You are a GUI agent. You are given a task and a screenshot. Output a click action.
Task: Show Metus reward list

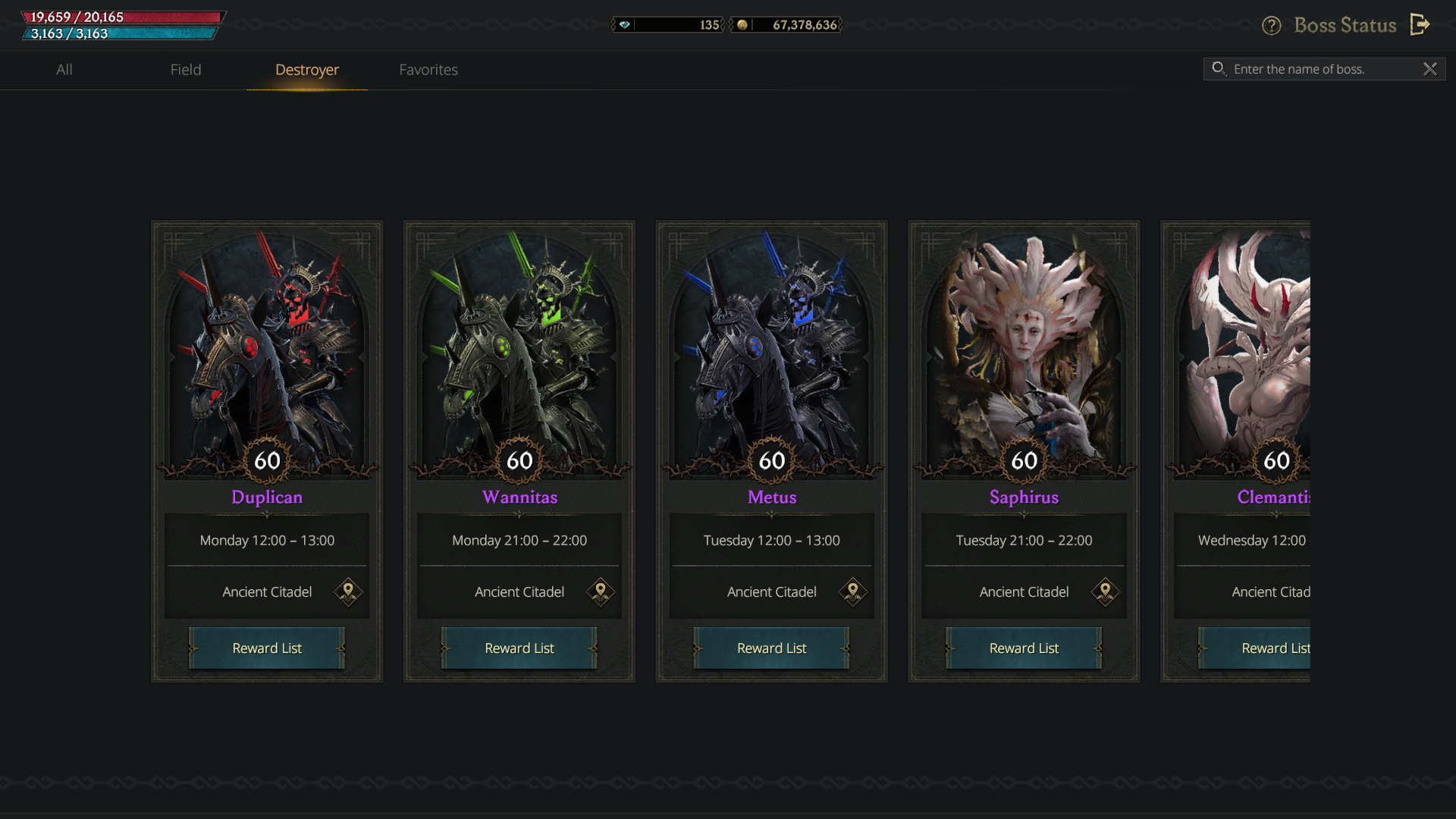tap(771, 648)
